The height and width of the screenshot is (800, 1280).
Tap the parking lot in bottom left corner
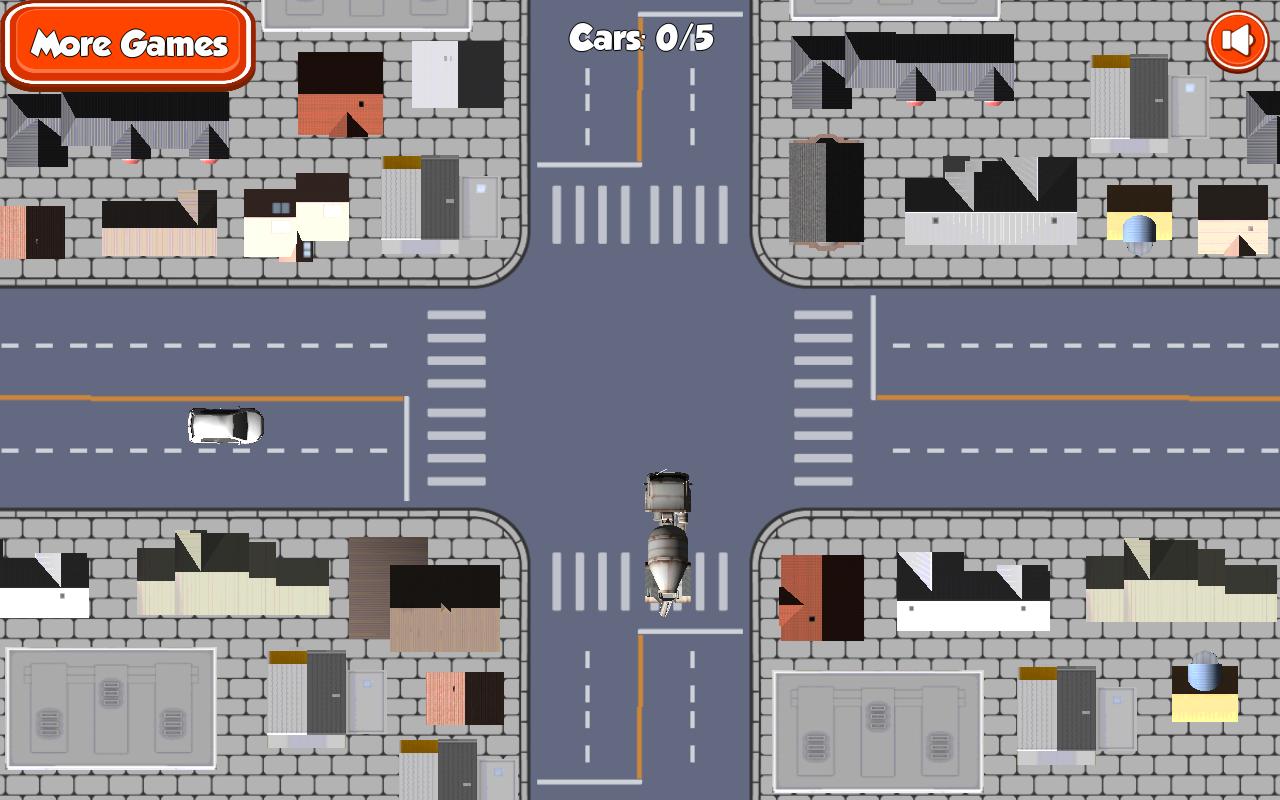(x=110, y=705)
